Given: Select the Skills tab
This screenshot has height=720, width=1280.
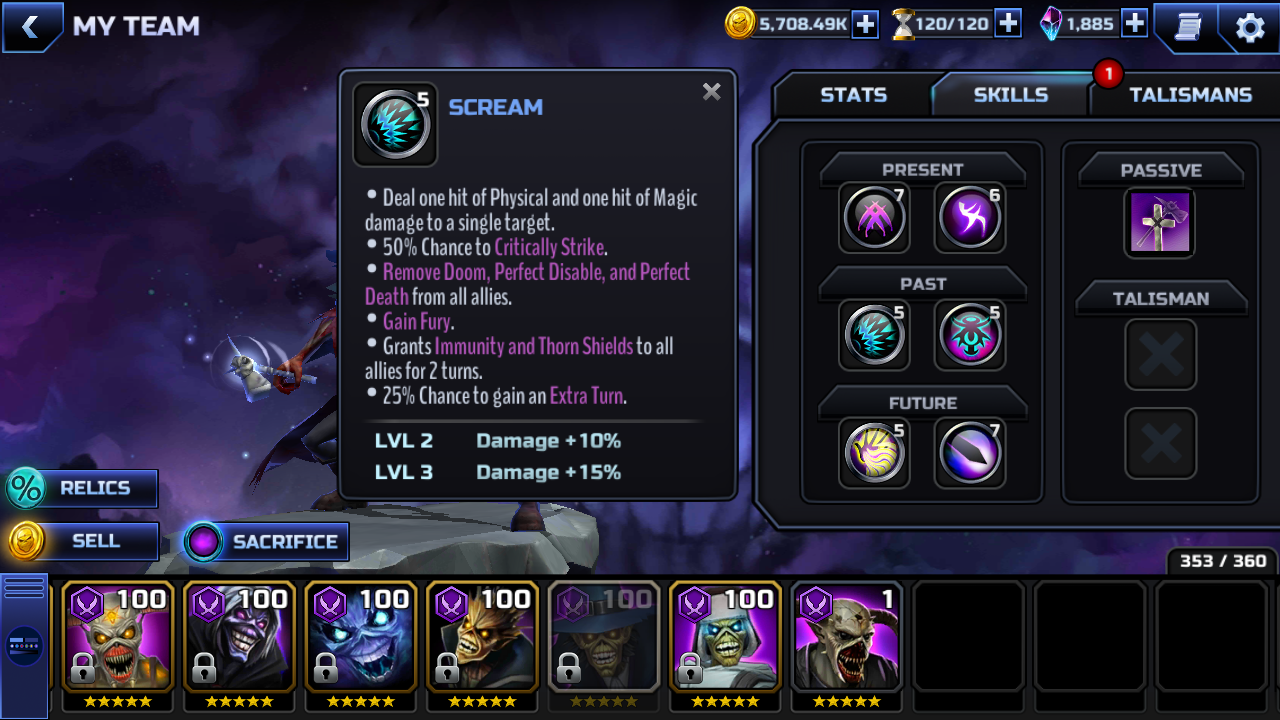Looking at the screenshot, I should pos(1010,95).
